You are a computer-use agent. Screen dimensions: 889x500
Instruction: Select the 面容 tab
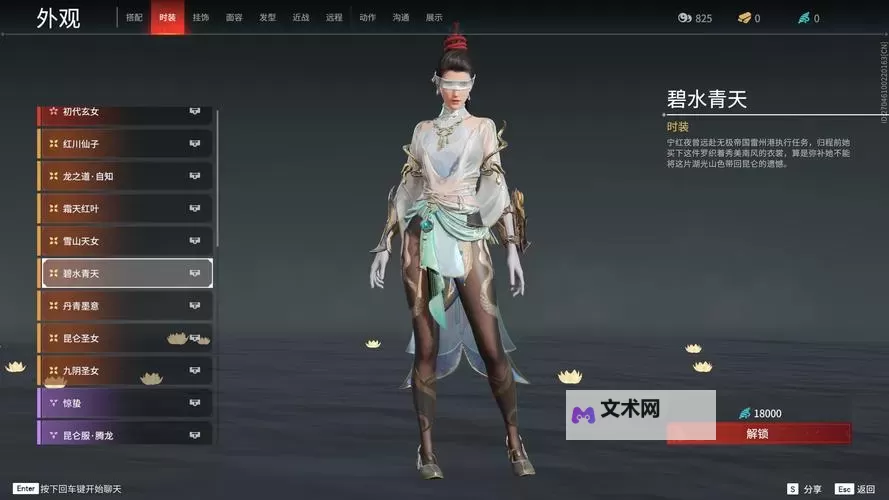[234, 18]
